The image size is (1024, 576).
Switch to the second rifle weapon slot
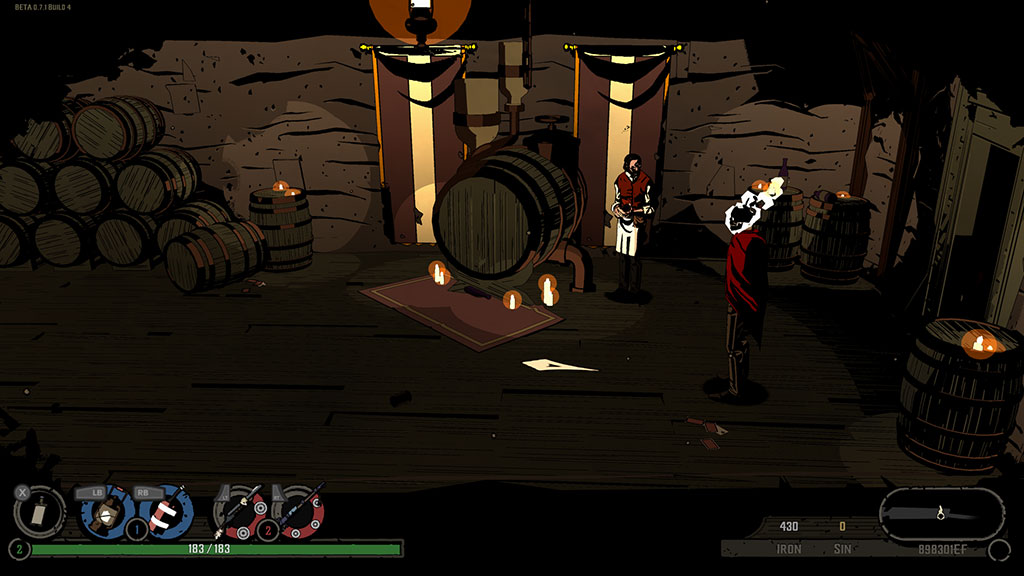[x=298, y=511]
